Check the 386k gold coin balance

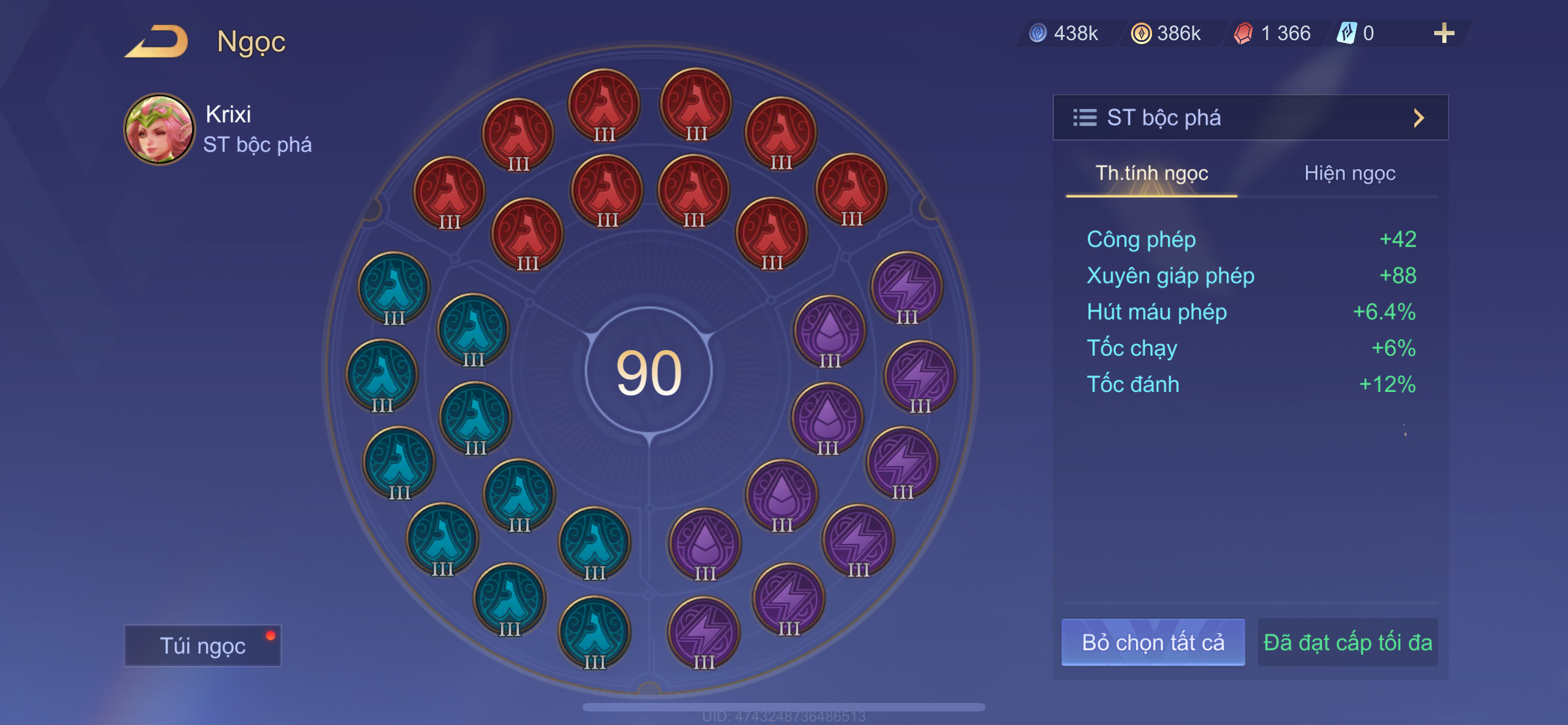coord(1167,33)
